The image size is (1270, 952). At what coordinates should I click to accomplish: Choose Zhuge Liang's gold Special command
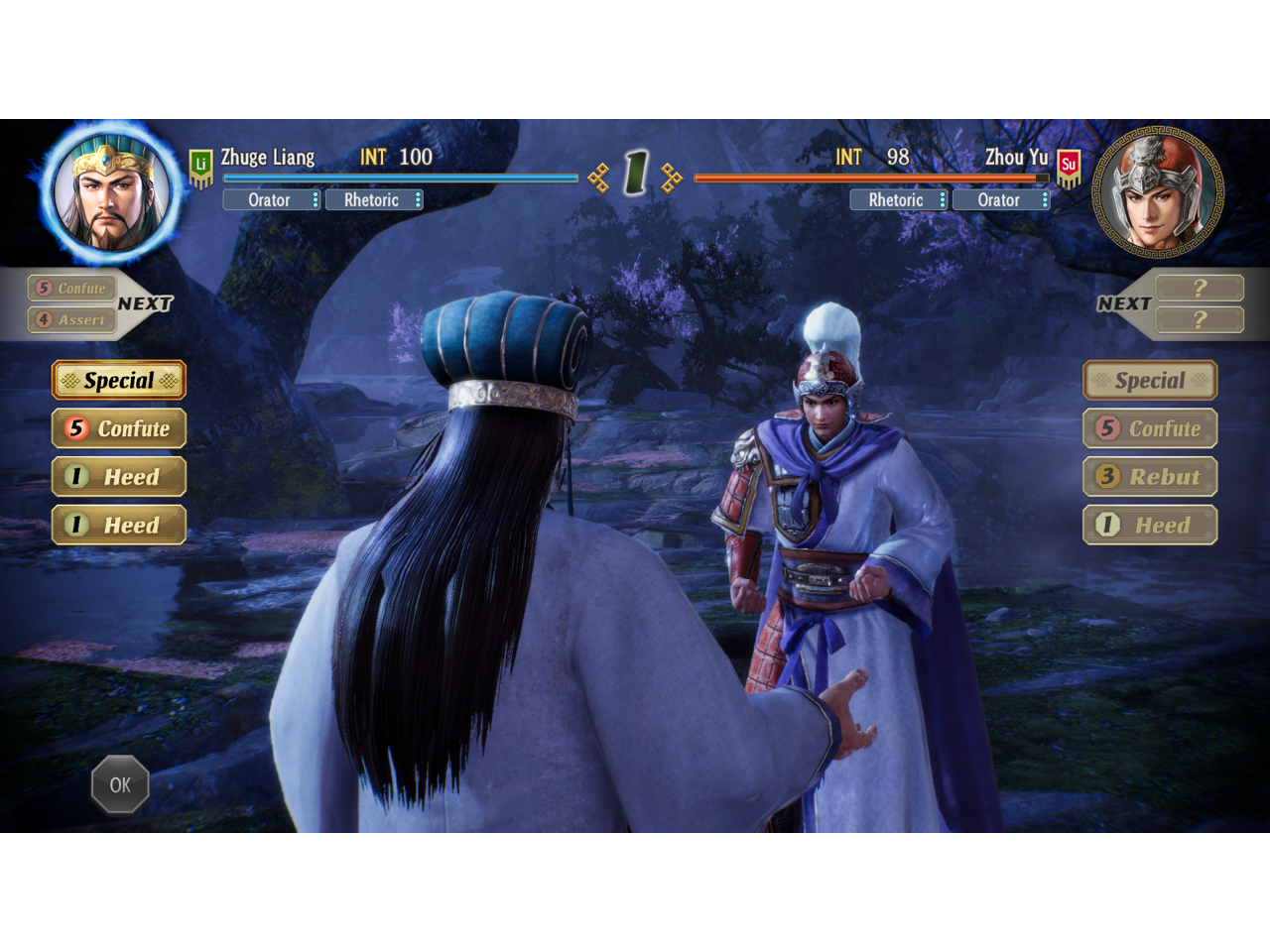(x=119, y=381)
